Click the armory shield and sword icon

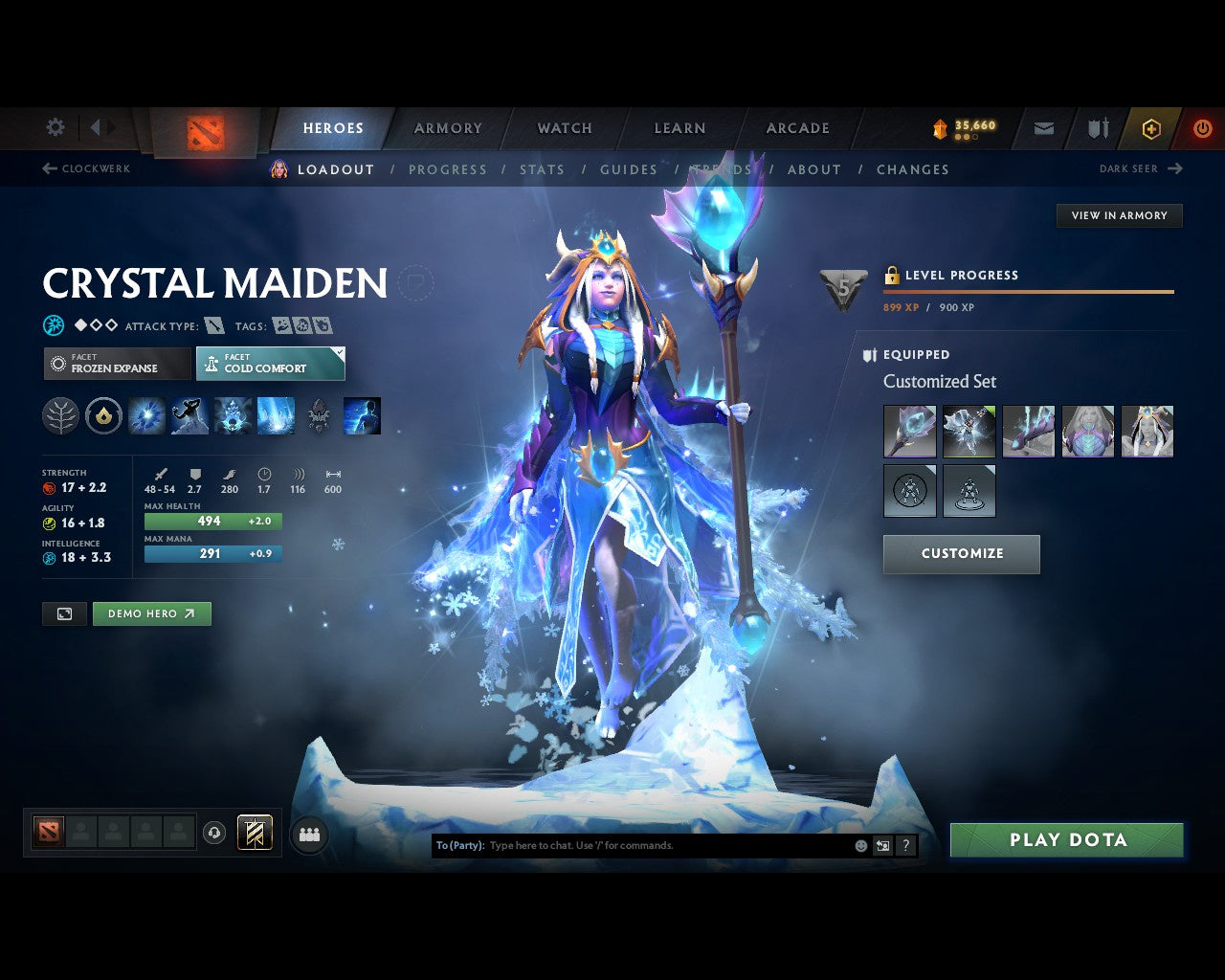1097,128
